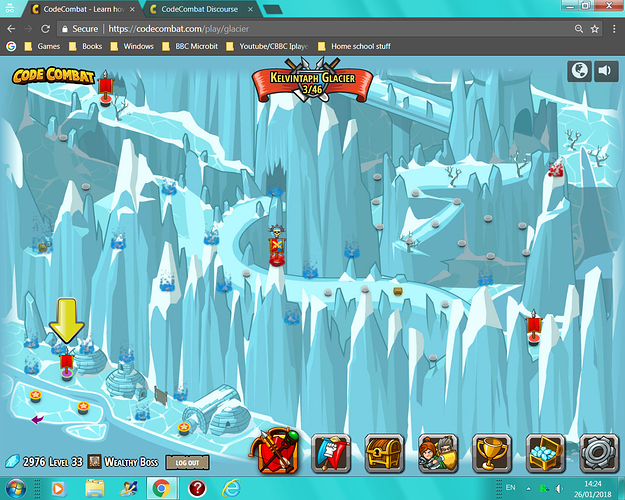Open the heroes selection portrait button

click(437, 453)
